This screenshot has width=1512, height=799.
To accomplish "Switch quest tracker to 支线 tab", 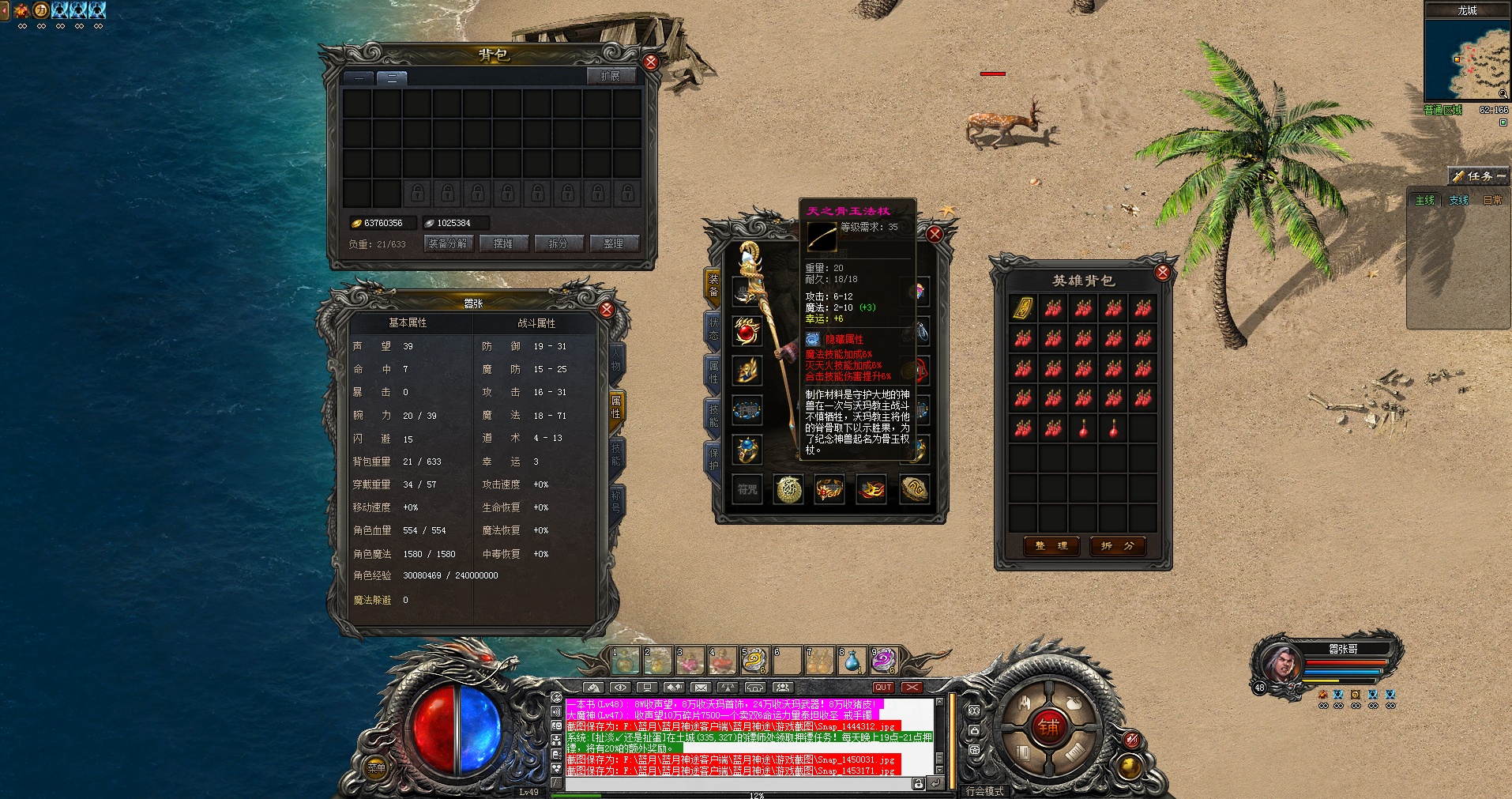I will tap(1458, 201).
